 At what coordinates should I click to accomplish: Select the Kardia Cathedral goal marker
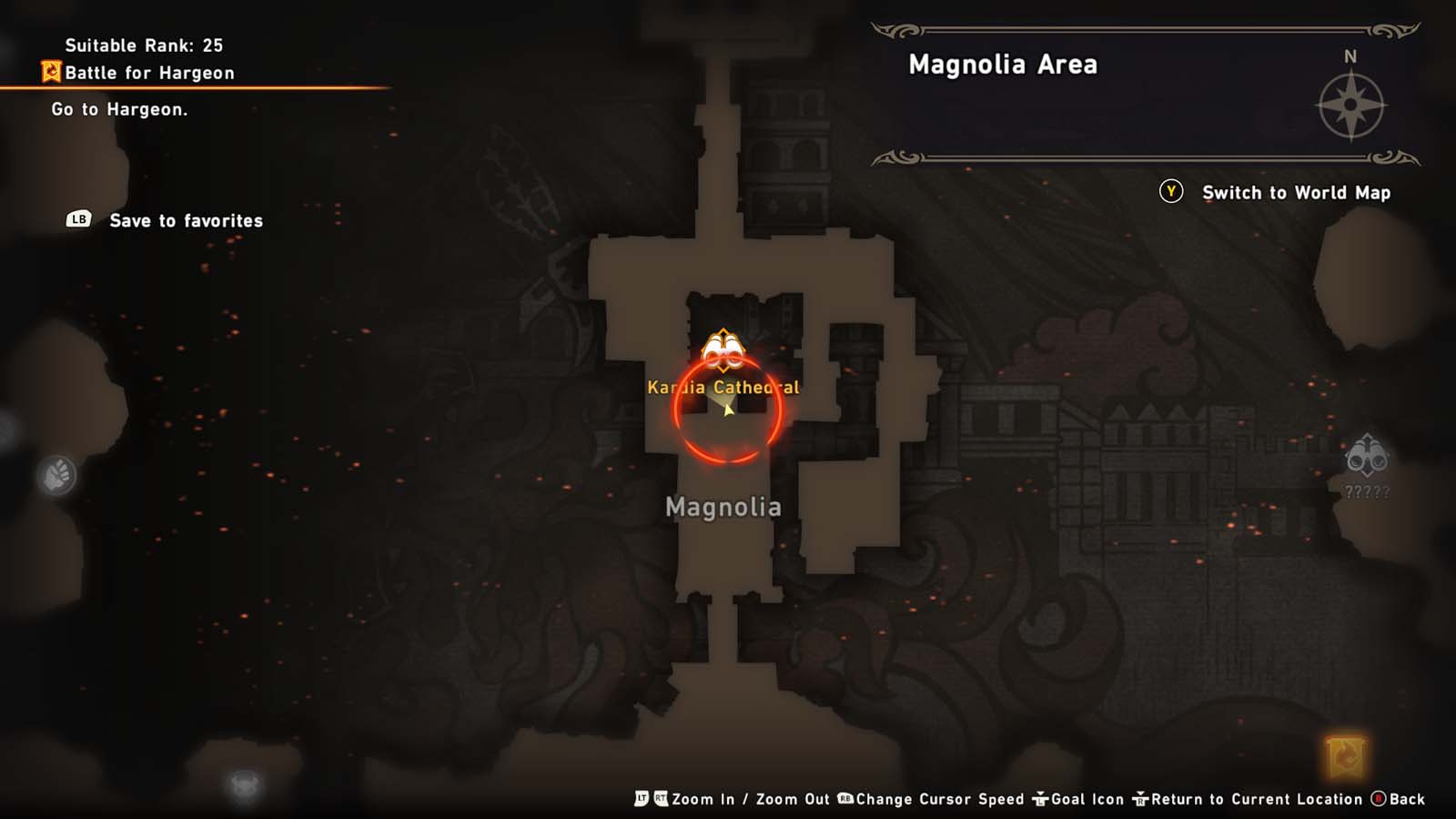click(x=722, y=350)
